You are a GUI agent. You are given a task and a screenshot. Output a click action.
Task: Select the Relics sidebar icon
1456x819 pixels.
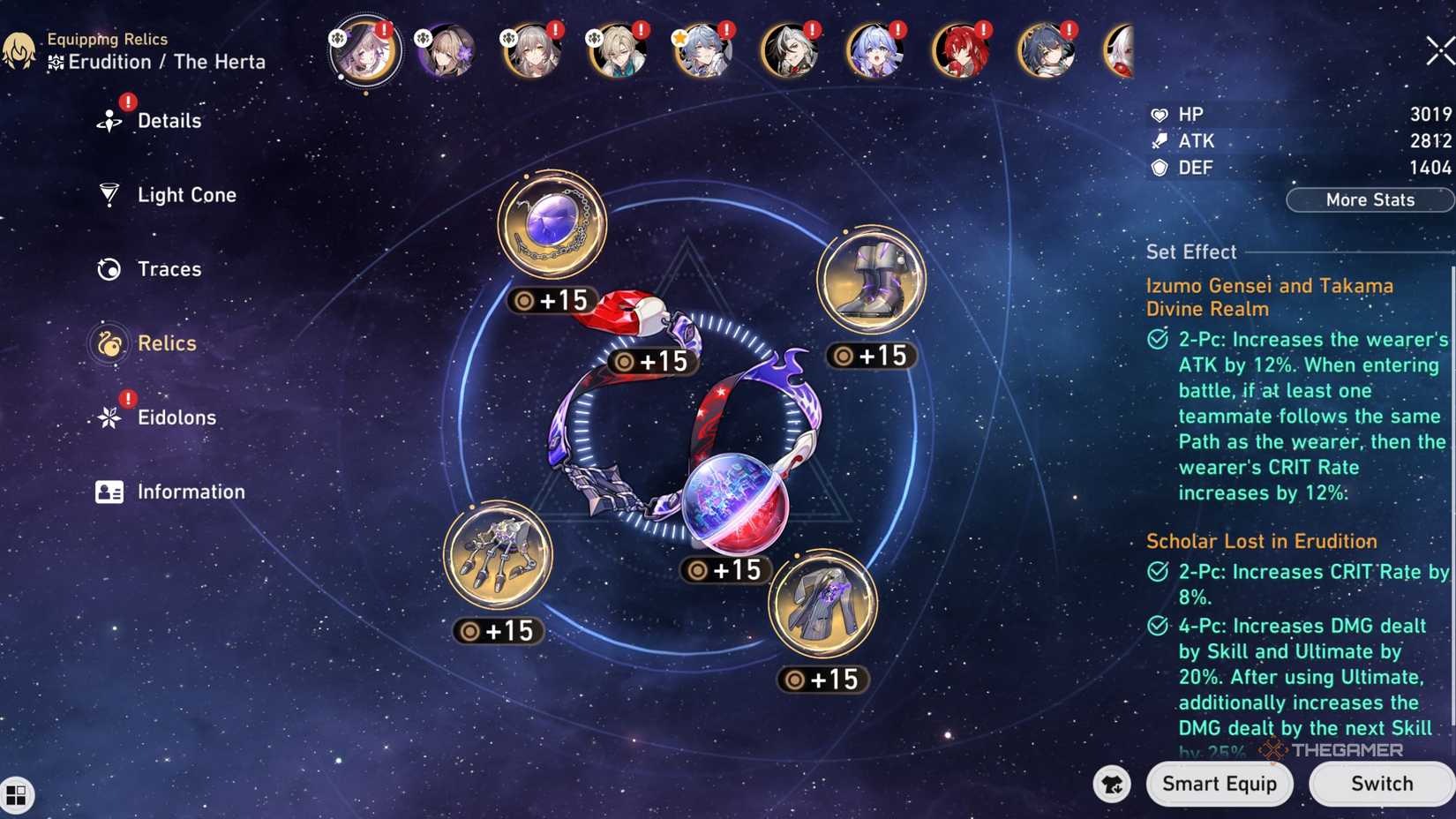tap(166, 343)
